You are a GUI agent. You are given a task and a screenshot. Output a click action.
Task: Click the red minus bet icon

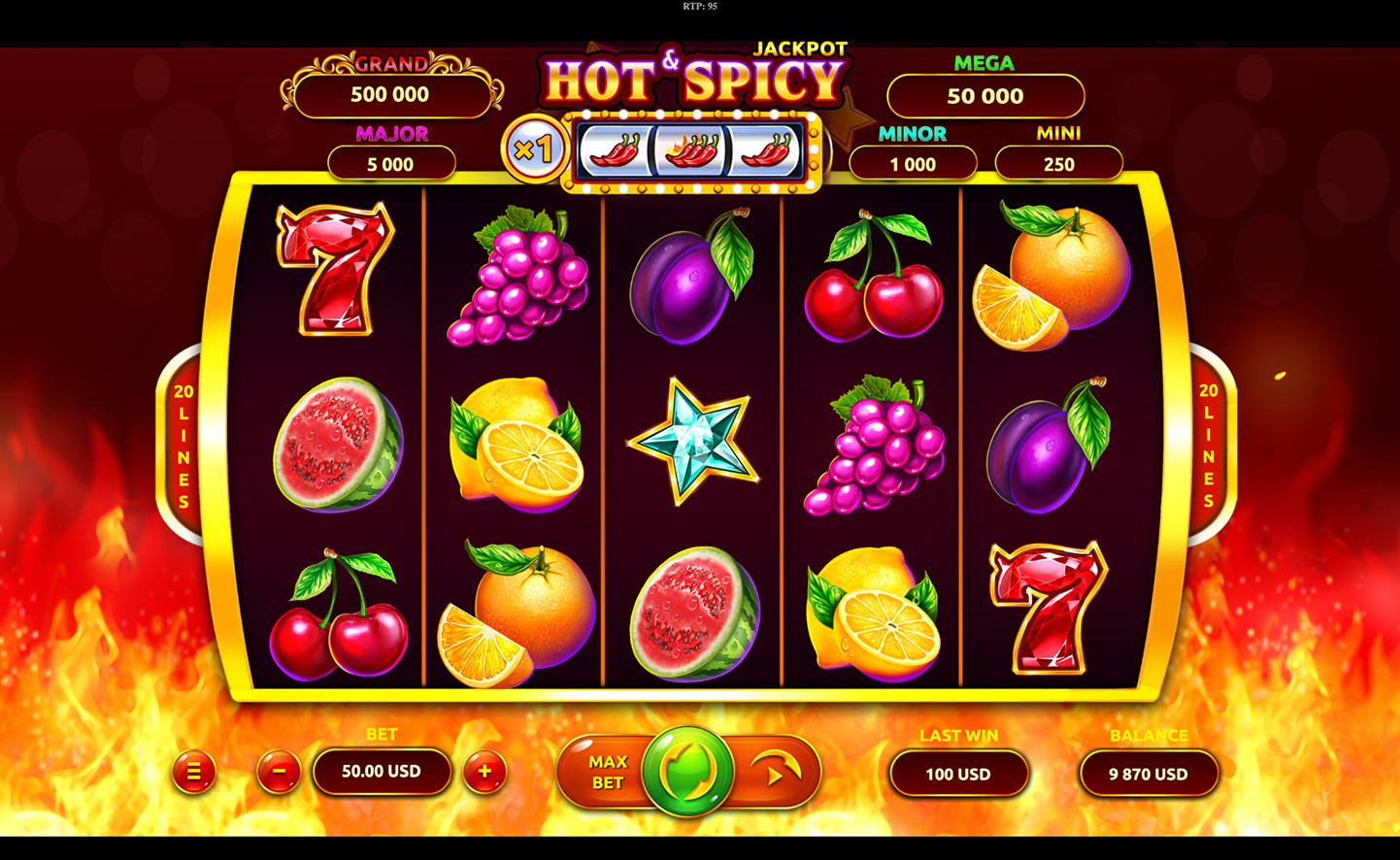point(278,773)
